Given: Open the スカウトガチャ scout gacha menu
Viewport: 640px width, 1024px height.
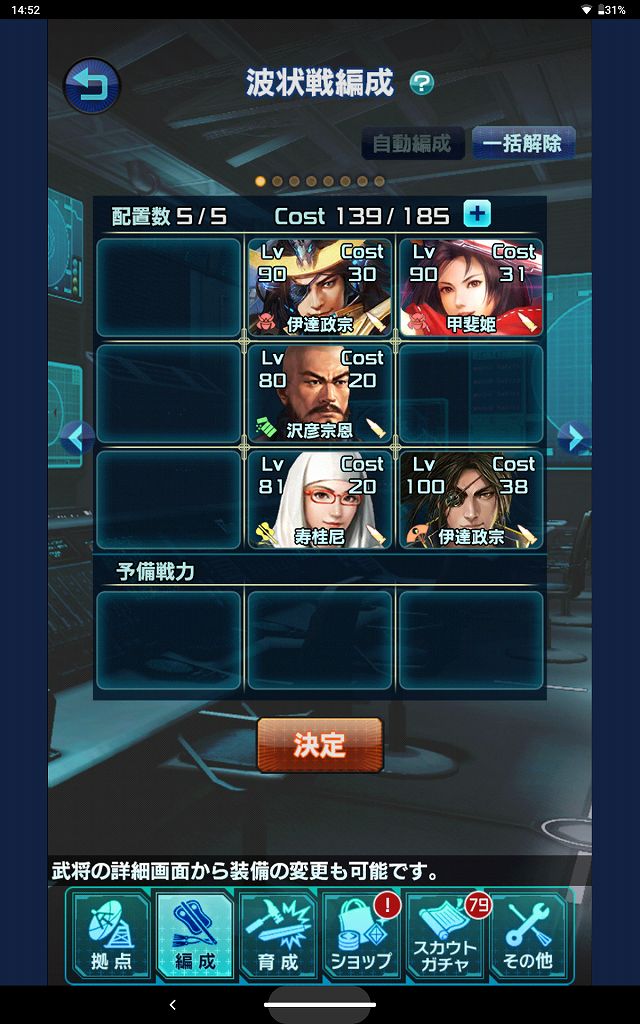Looking at the screenshot, I should (445, 936).
